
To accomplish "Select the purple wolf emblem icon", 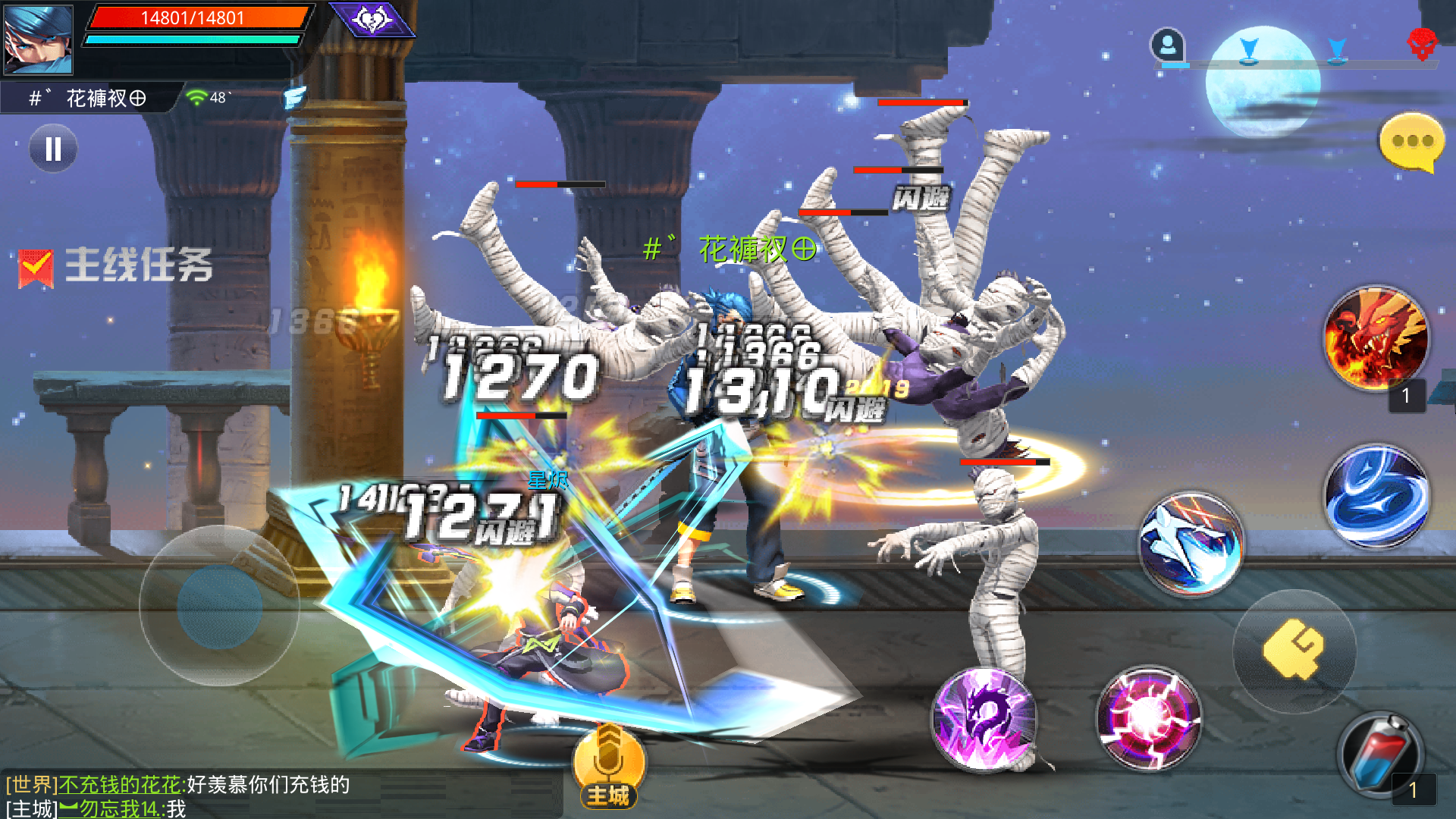I will pos(372,19).
